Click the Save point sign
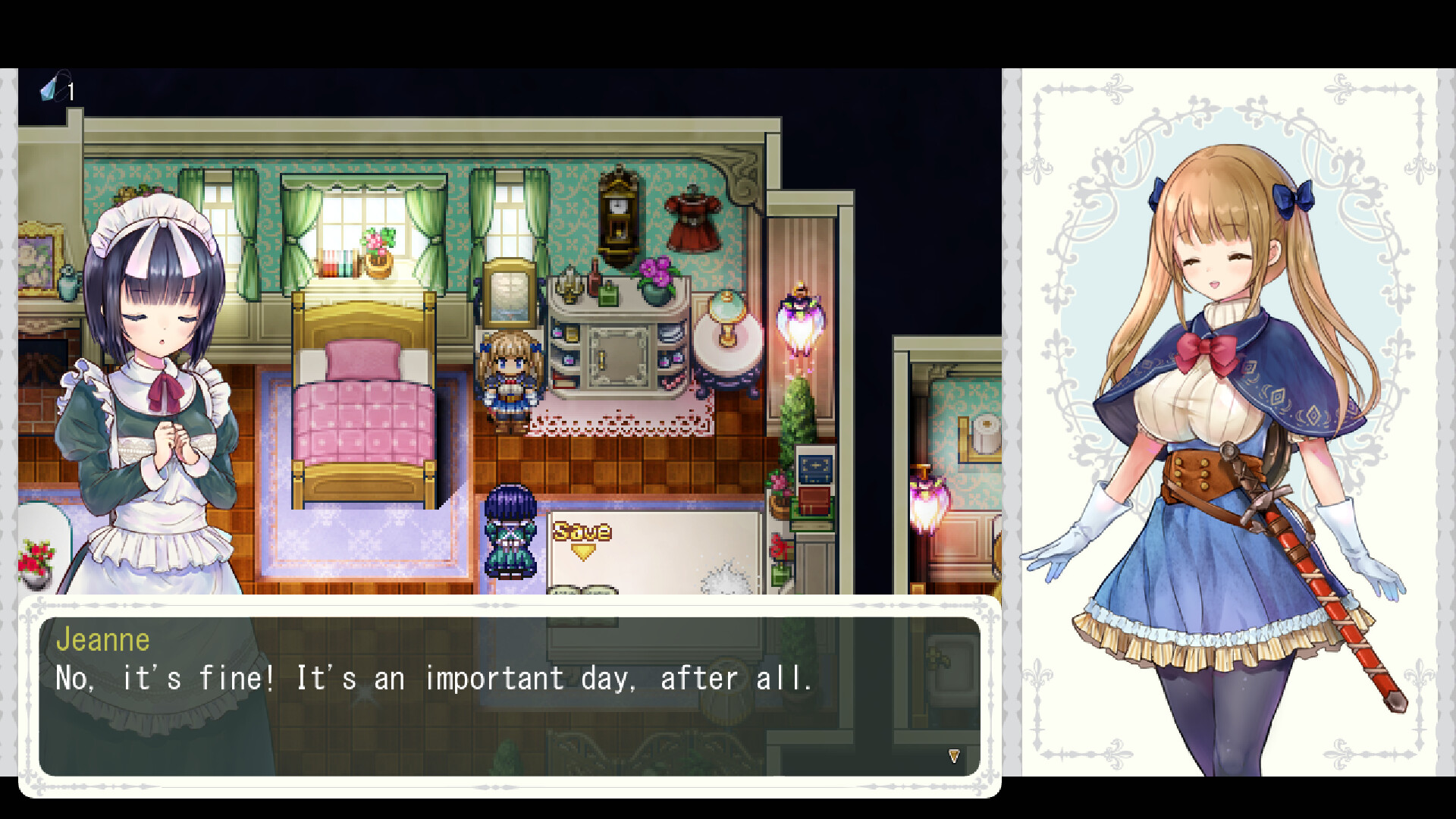The width and height of the screenshot is (1456, 819). click(x=581, y=529)
